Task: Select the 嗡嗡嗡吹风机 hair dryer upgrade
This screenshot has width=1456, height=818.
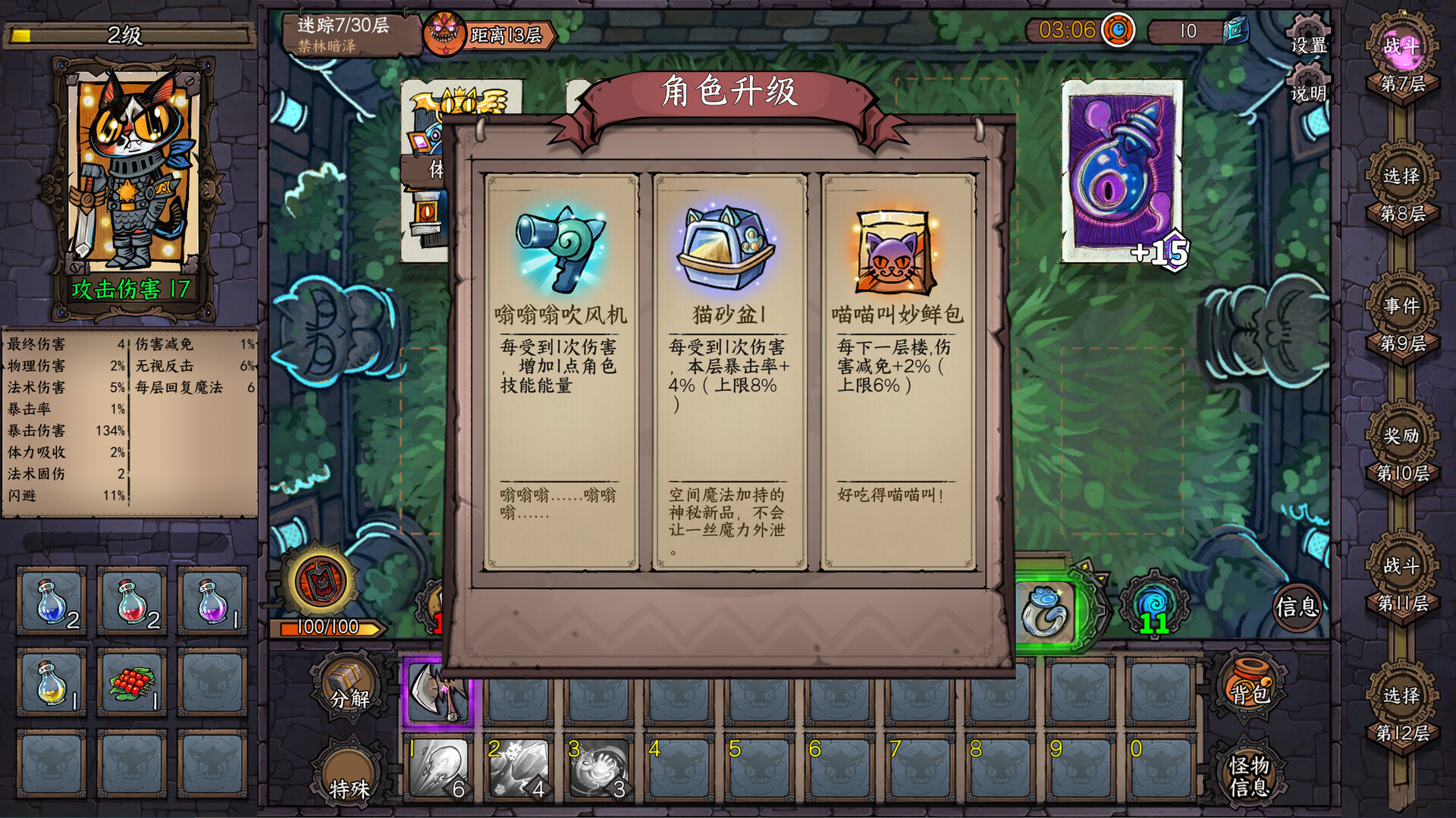Action: pyautogui.click(x=560, y=356)
